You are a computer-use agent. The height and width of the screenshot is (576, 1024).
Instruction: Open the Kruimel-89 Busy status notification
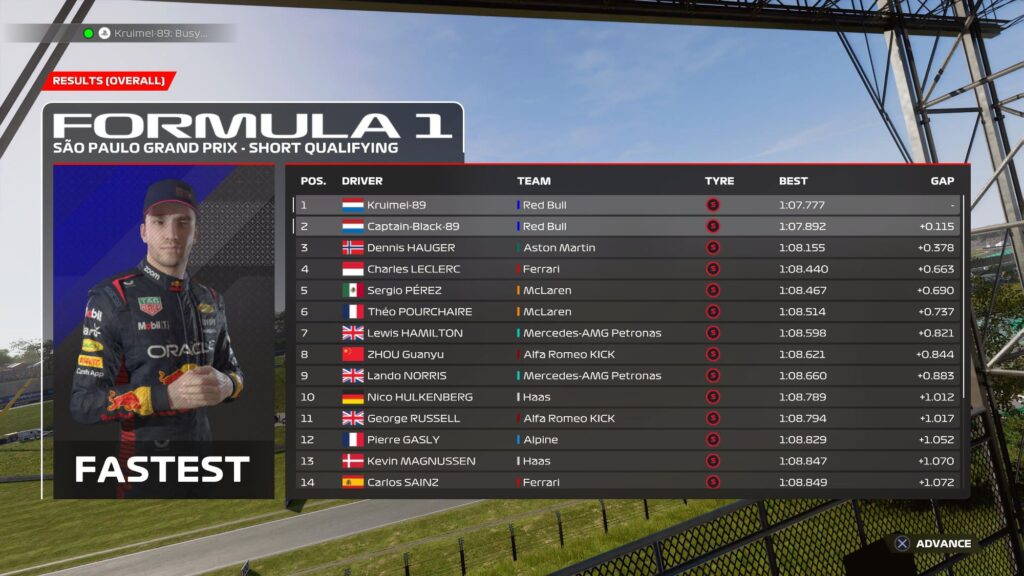tap(150, 33)
